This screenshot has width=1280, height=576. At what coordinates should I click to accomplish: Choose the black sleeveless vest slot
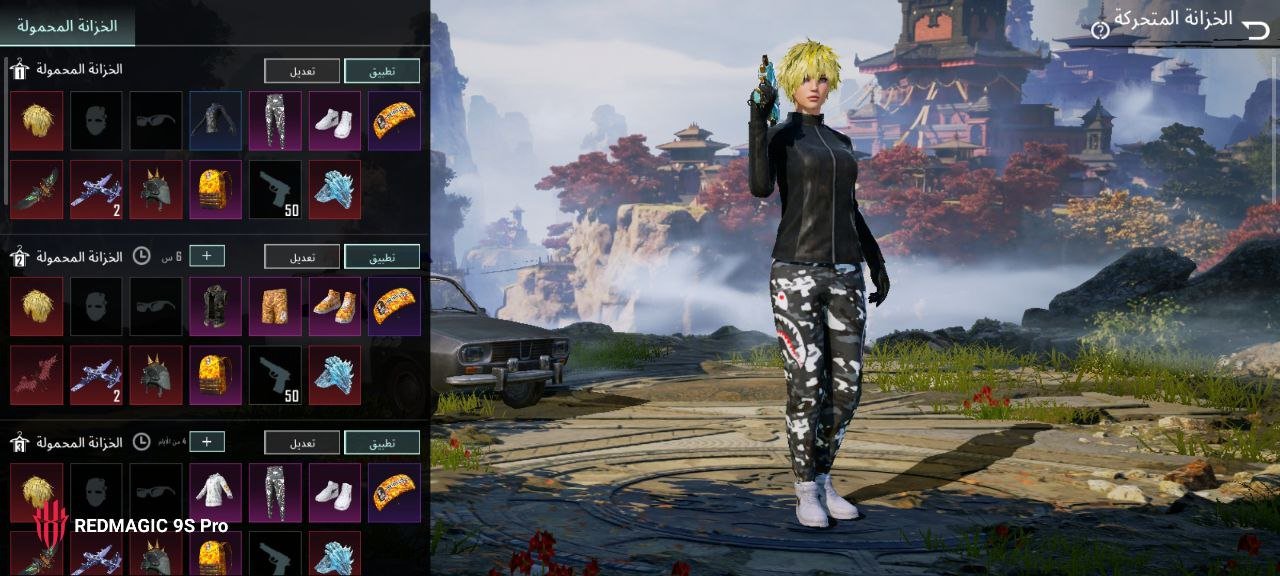point(215,306)
